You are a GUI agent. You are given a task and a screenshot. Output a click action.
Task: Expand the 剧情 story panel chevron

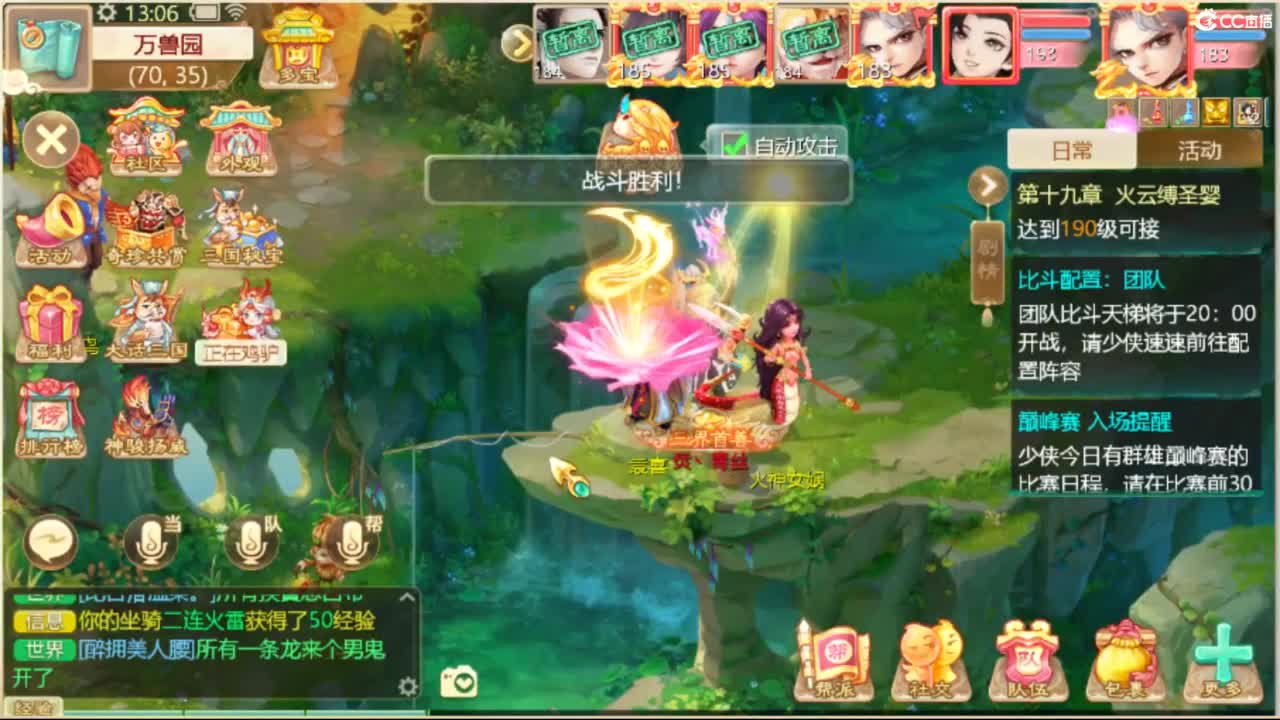[x=987, y=185]
